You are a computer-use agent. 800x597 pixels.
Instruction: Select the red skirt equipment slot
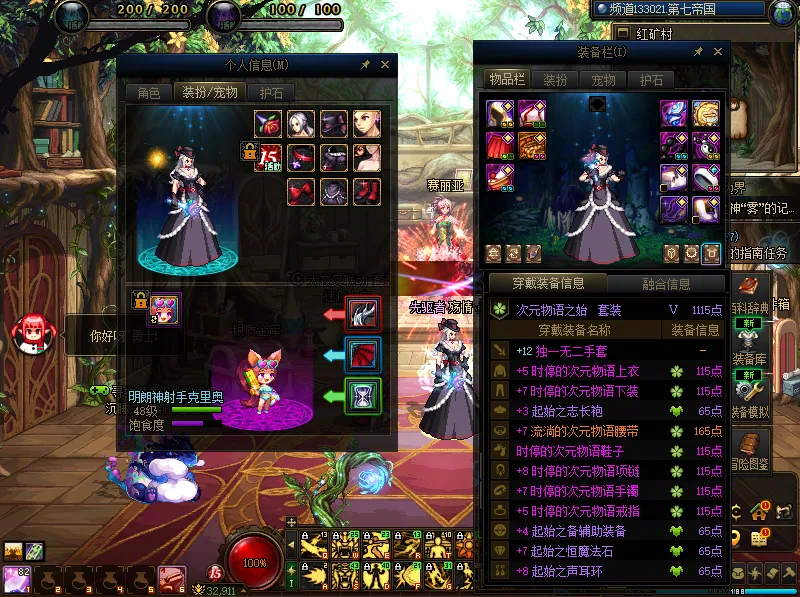(500, 145)
